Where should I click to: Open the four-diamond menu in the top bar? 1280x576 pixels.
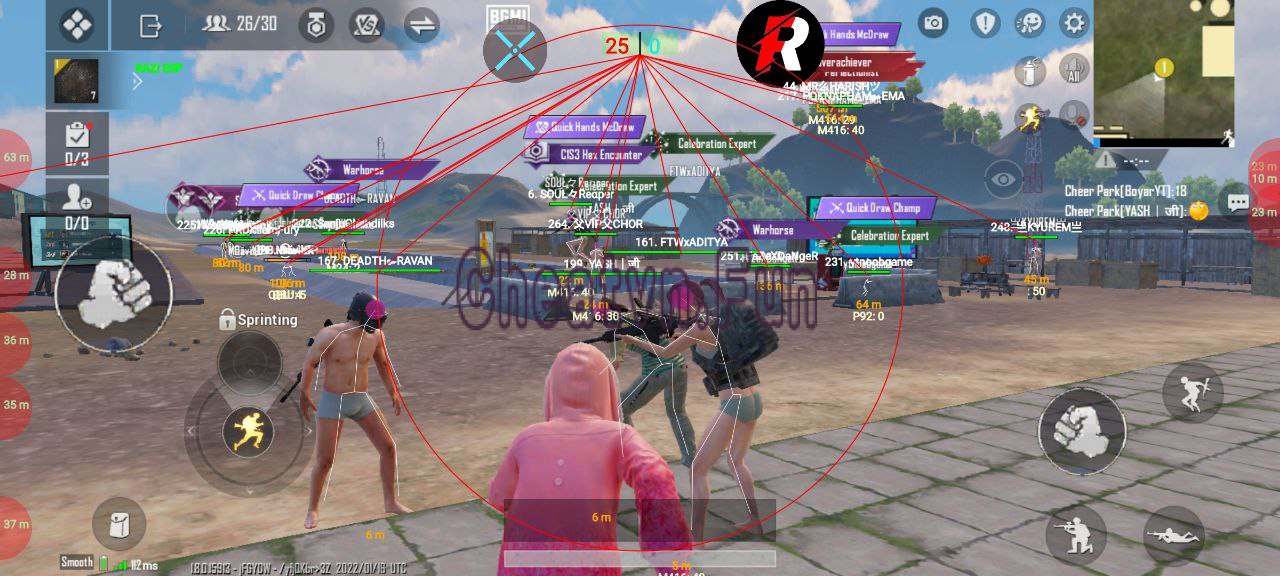(x=77, y=24)
